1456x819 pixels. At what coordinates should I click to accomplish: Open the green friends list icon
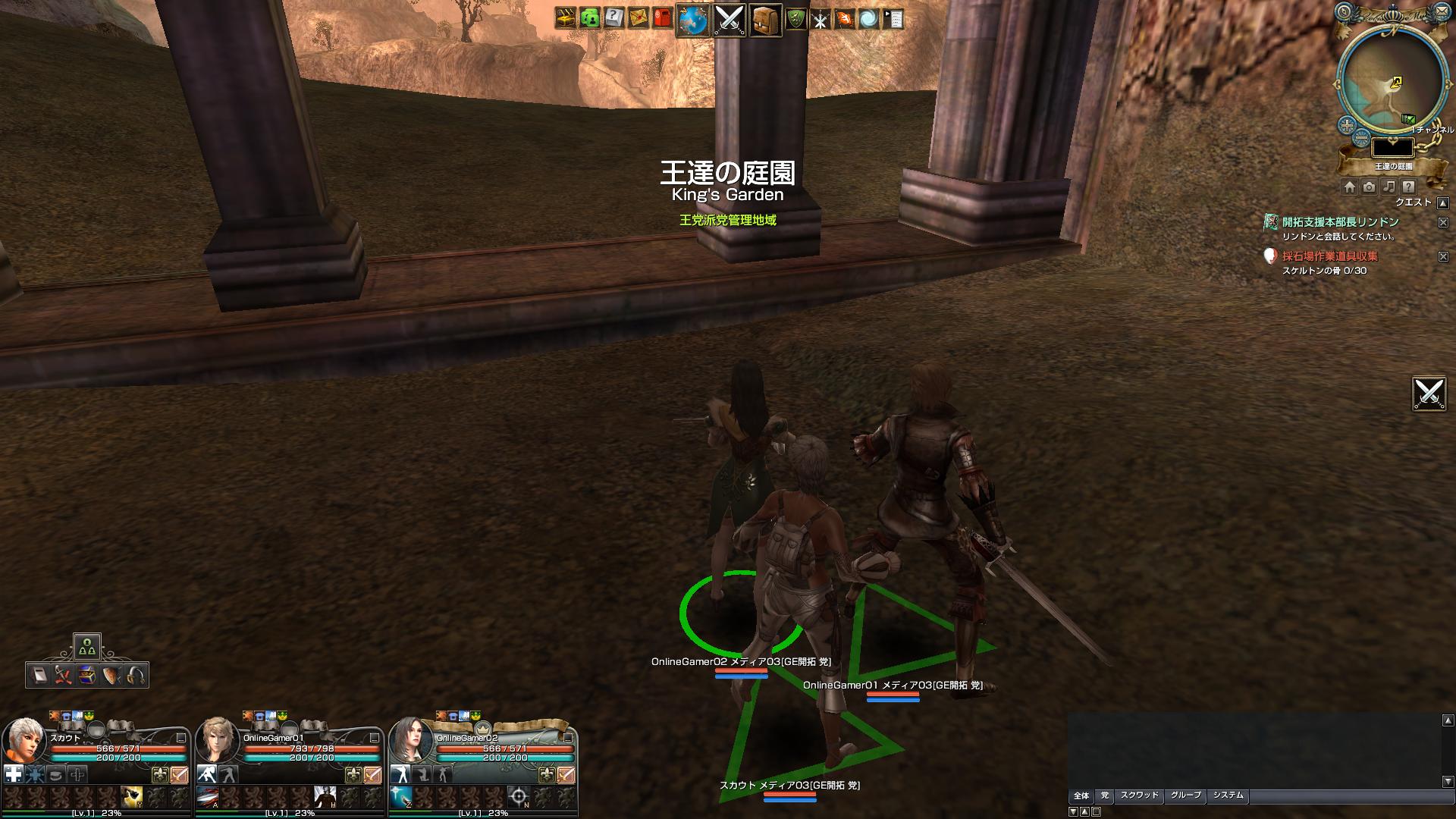(590, 18)
